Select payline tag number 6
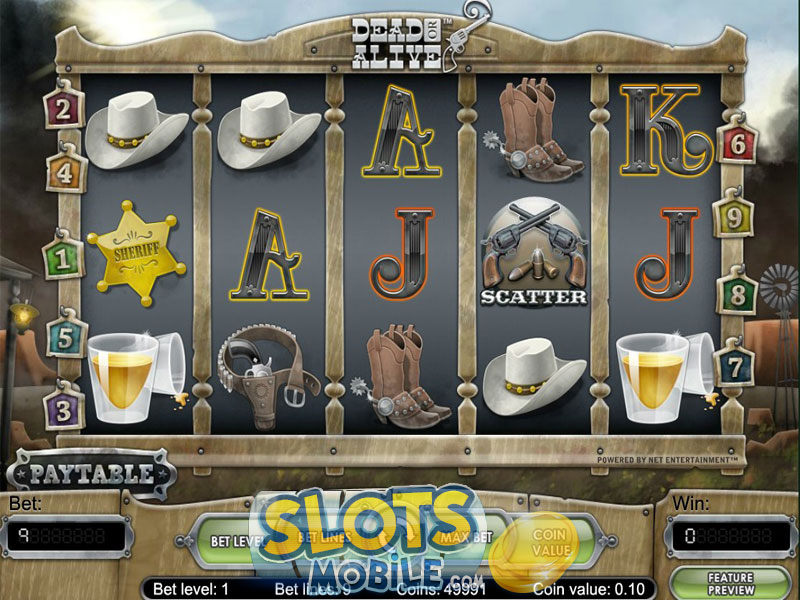 (738, 145)
